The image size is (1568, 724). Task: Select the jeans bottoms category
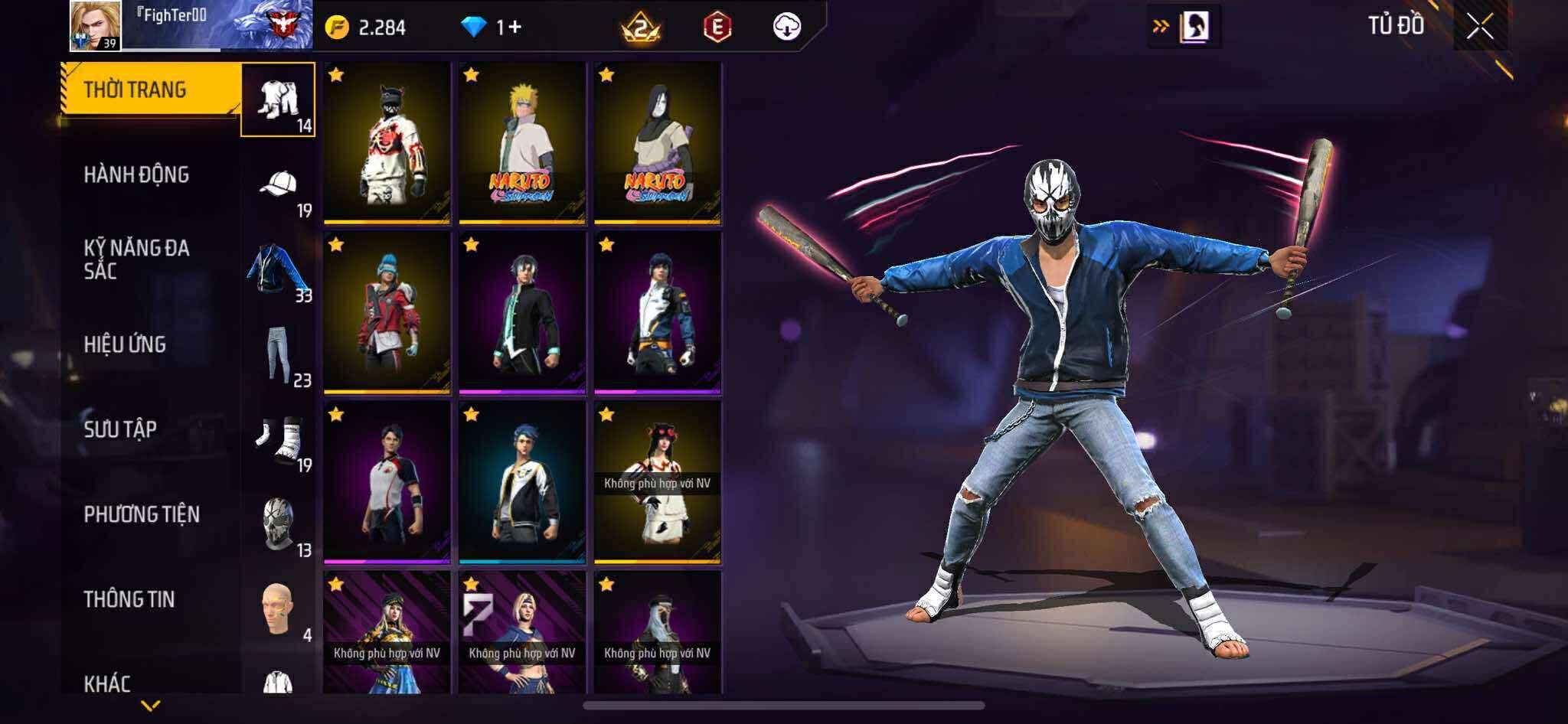tap(279, 354)
